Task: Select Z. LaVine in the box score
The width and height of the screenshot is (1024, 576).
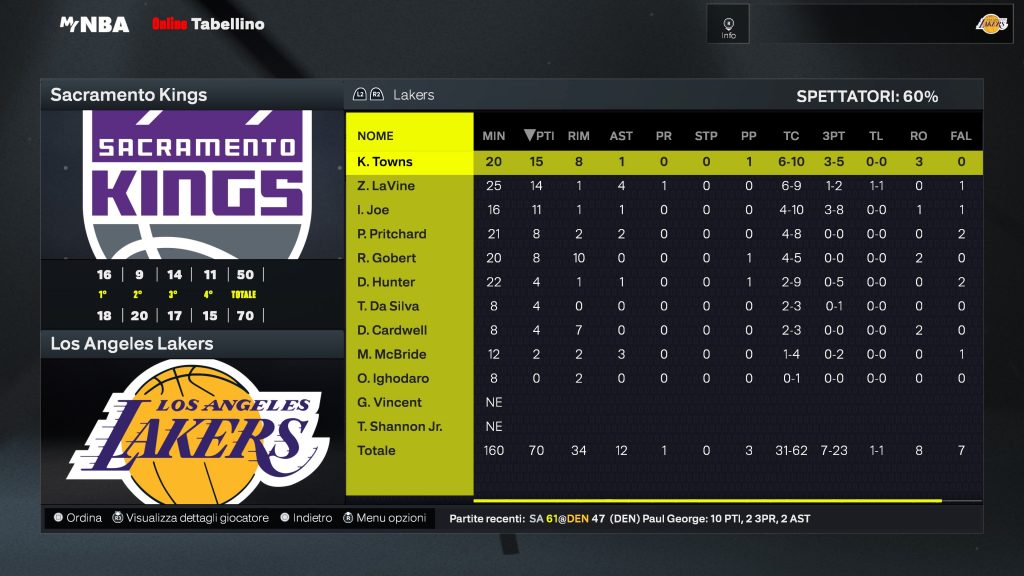Action: (x=386, y=186)
